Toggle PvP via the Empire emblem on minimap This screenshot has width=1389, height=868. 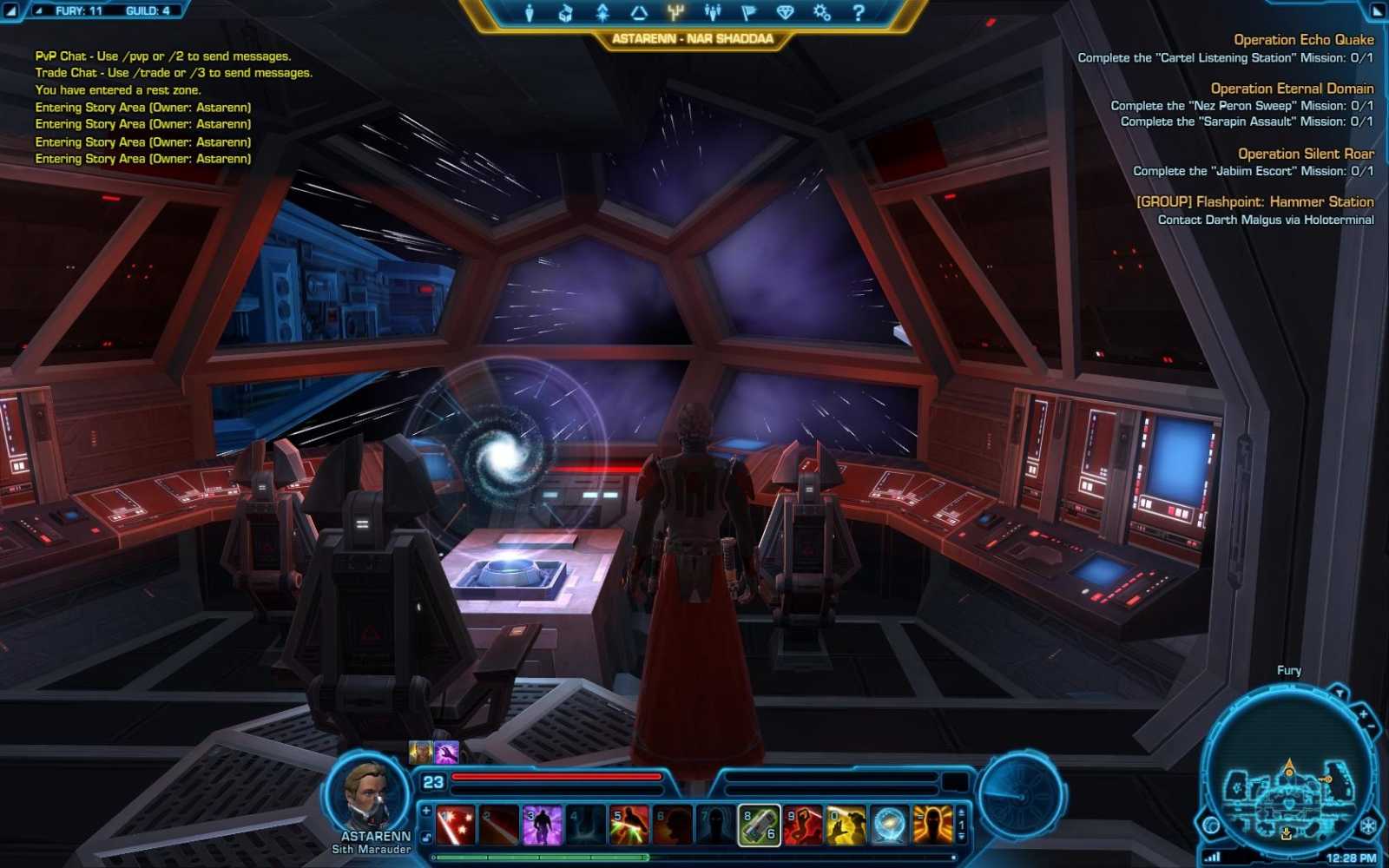1368,825
